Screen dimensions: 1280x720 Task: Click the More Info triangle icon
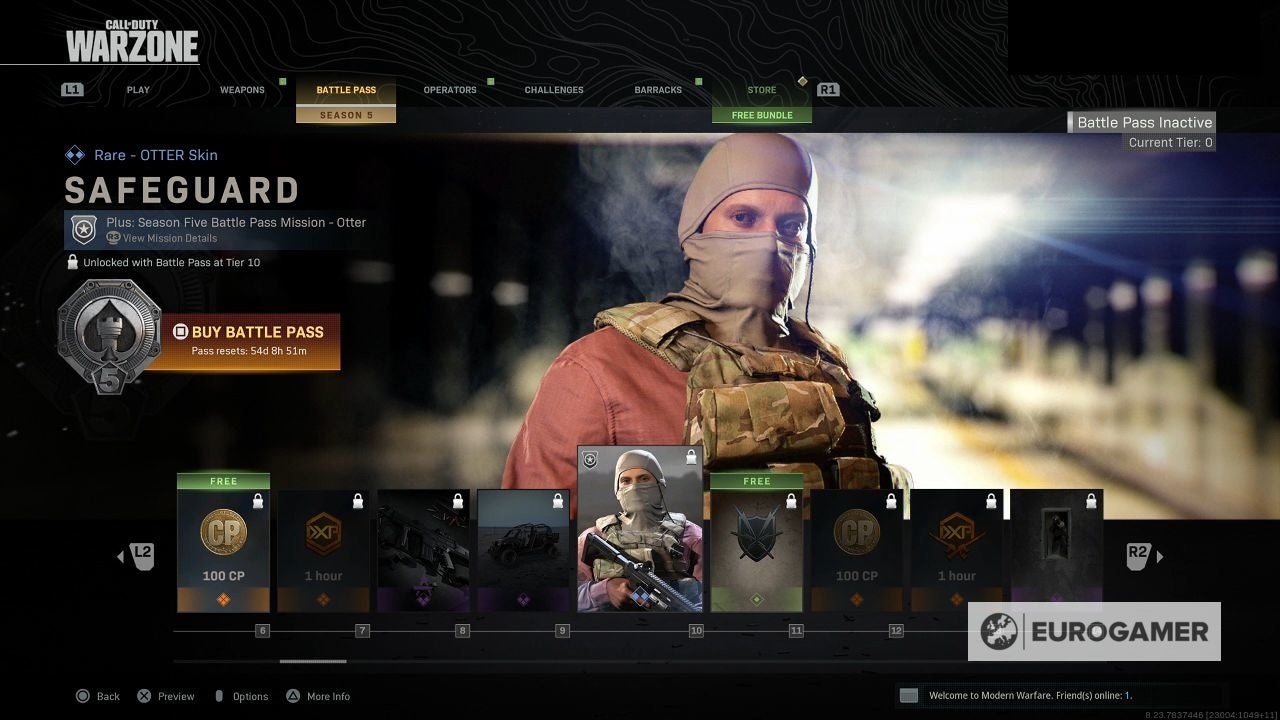[x=293, y=696]
